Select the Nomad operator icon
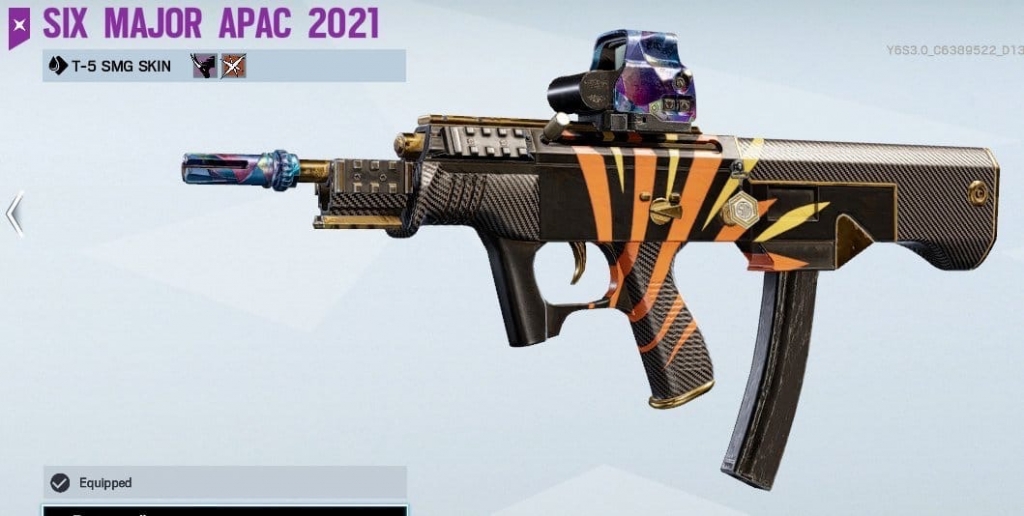The width and height of the screenshot is (1024, 516). [x=233, y=66]
